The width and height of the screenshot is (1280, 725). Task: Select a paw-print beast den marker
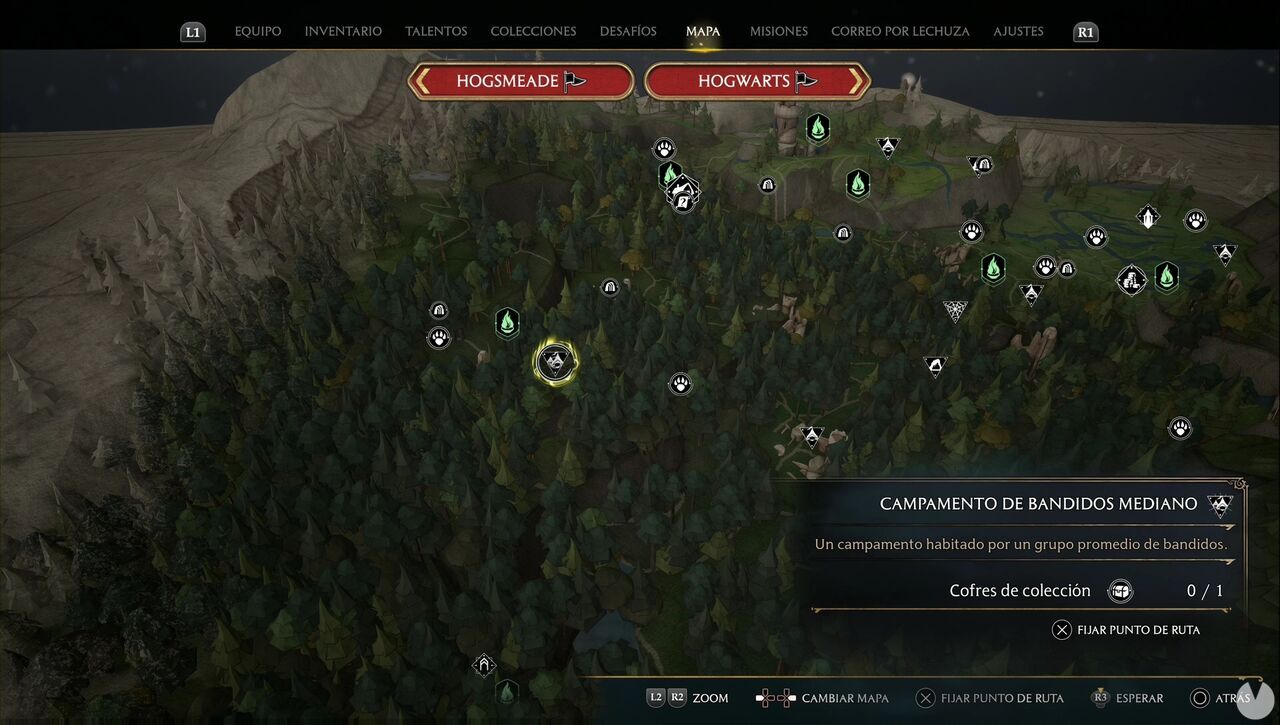point(680,383)
